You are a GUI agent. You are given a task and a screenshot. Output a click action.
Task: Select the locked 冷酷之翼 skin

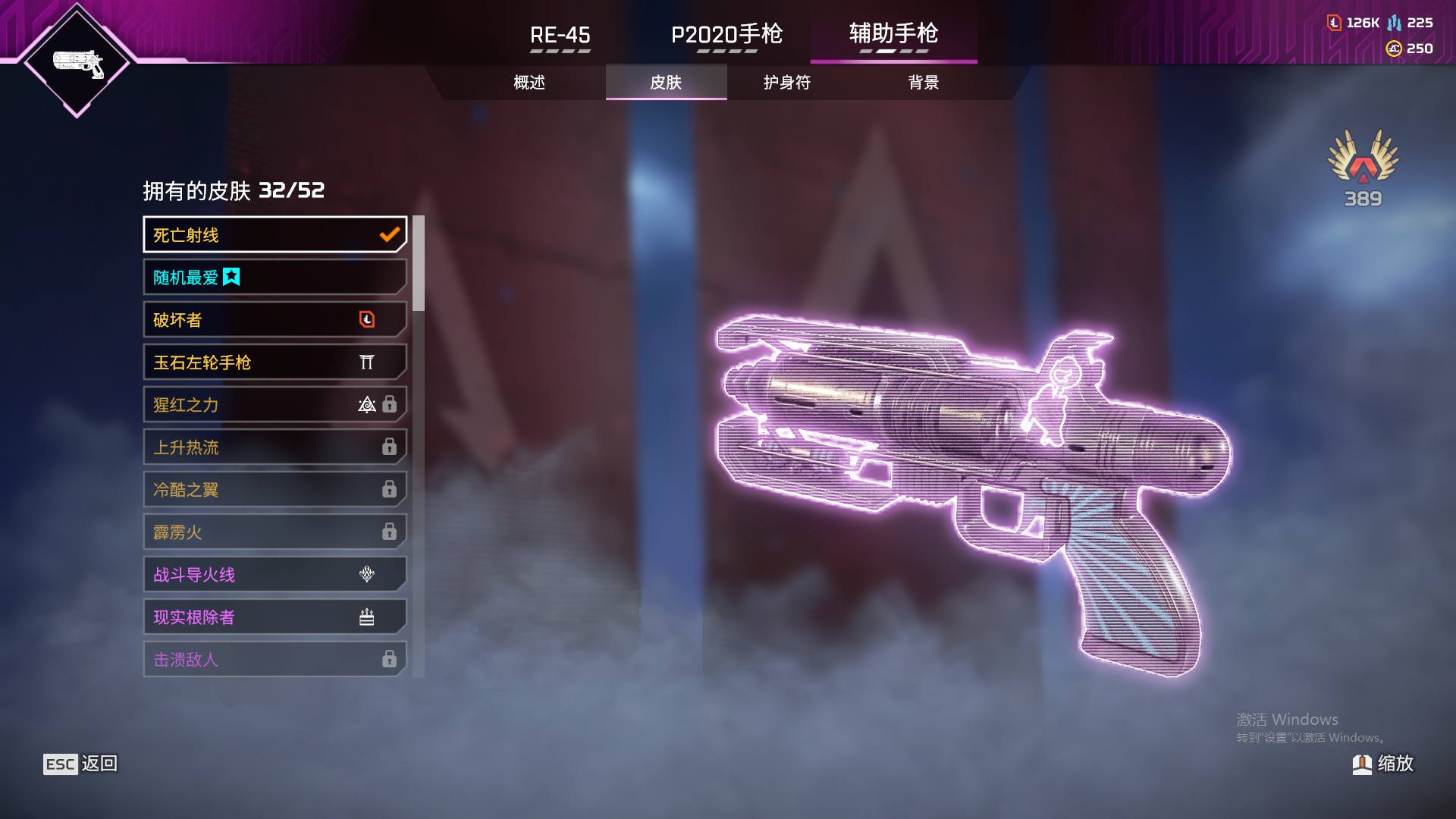point(275,490)
